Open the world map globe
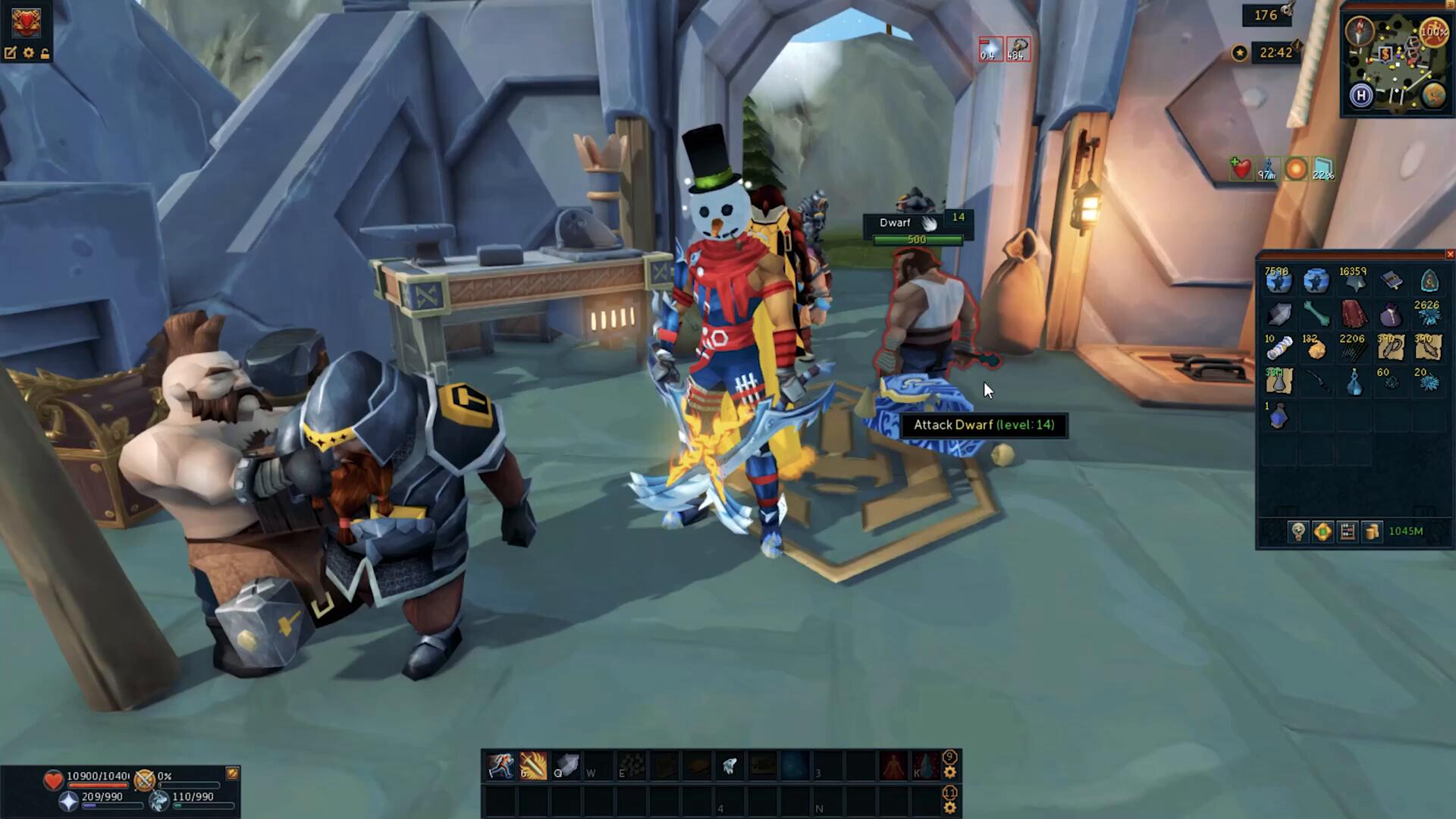This screenshot has width=1456, height=819. pos(1433,96)
